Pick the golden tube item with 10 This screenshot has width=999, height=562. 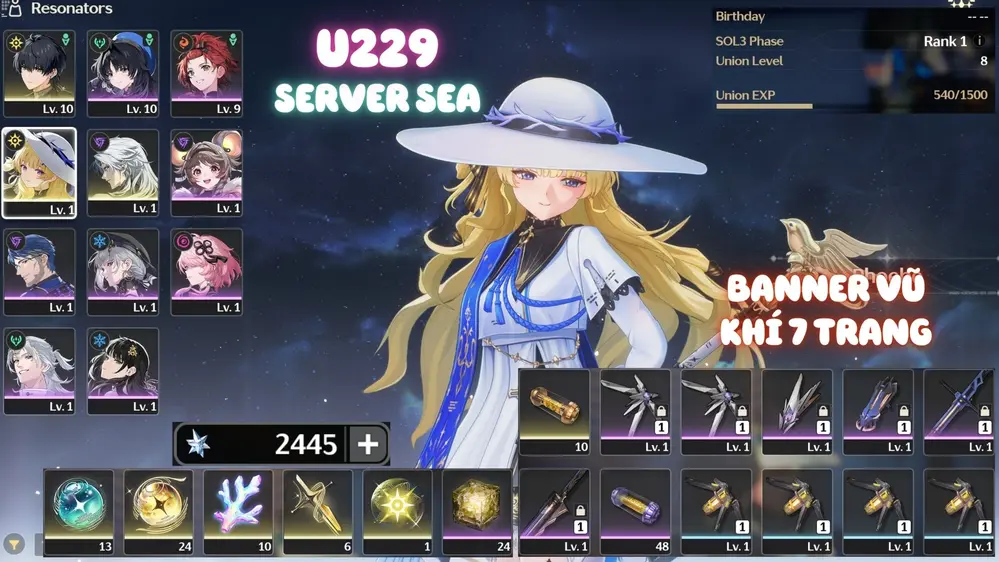[554, 411]
